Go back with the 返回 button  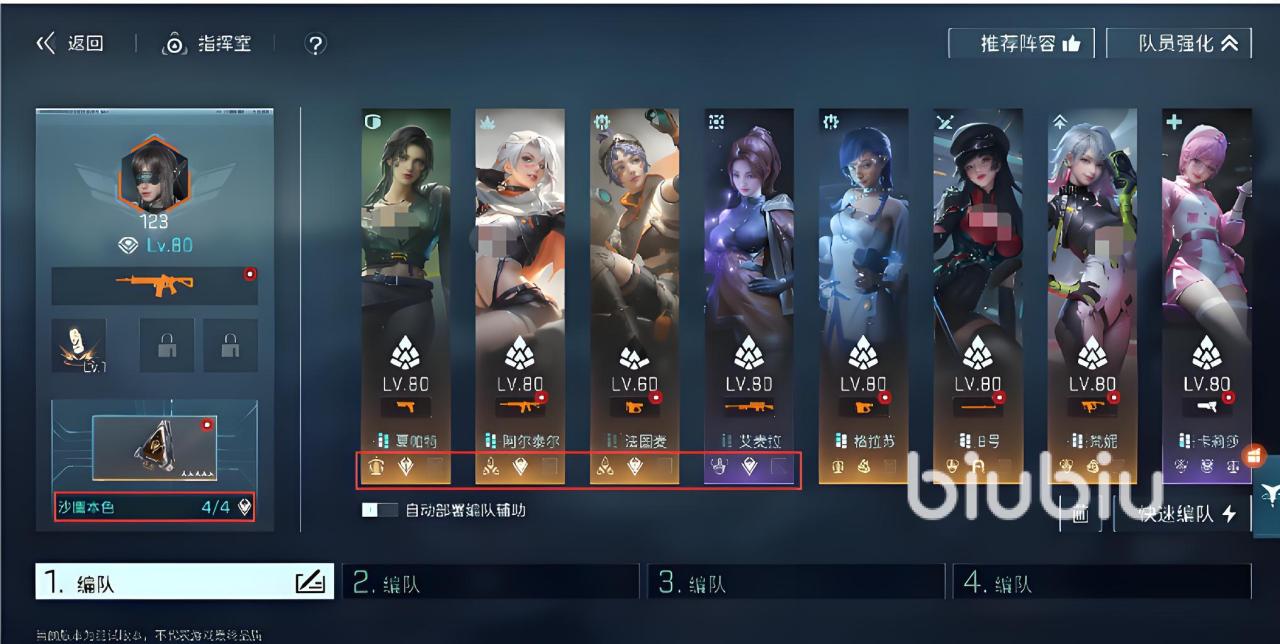pos(71,44)
